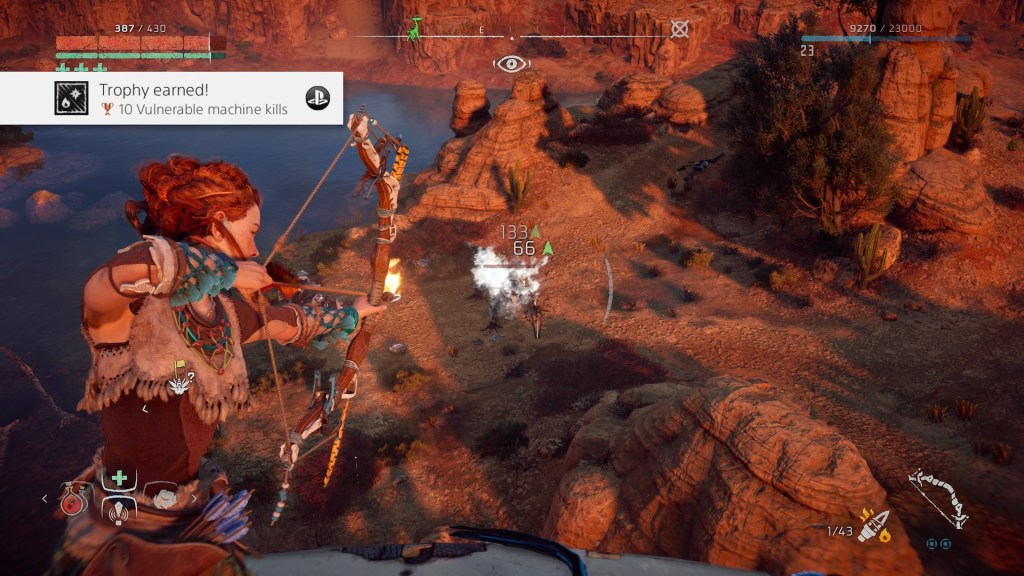Click the eye stealth visibility indicator

tap(511, 64)
